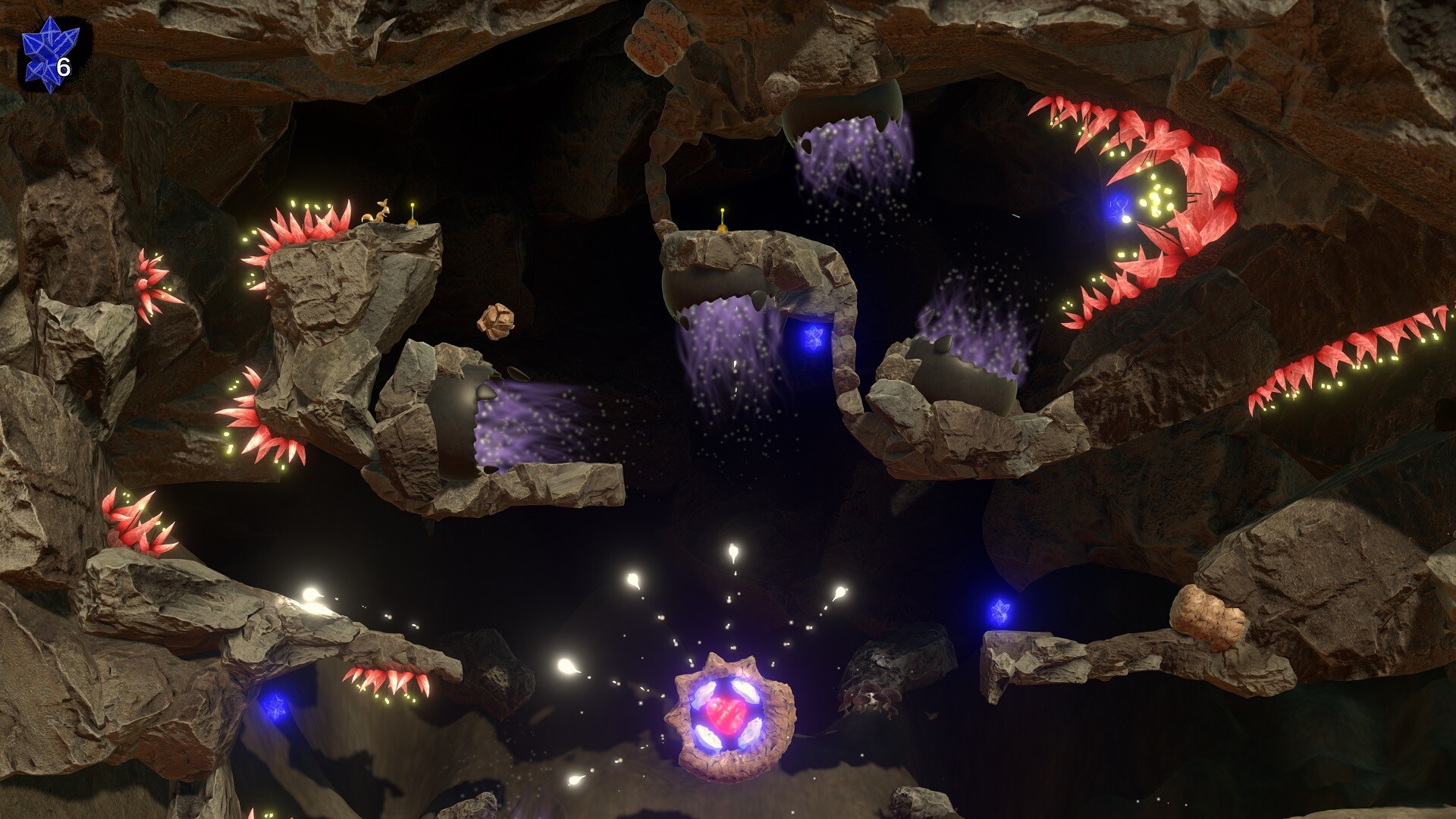
Task: Click the number 6 beside the crystal emblem
Action: [64, 68]
